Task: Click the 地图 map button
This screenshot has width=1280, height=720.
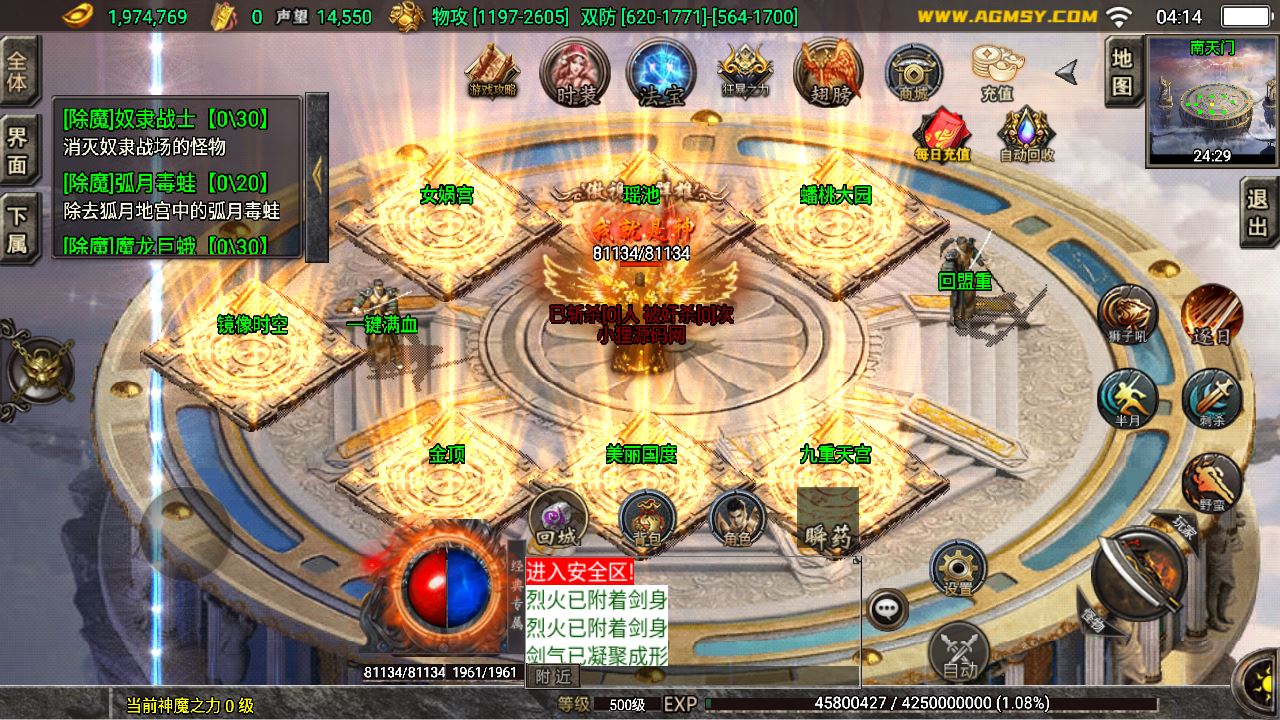Action: pos(1123,71)
